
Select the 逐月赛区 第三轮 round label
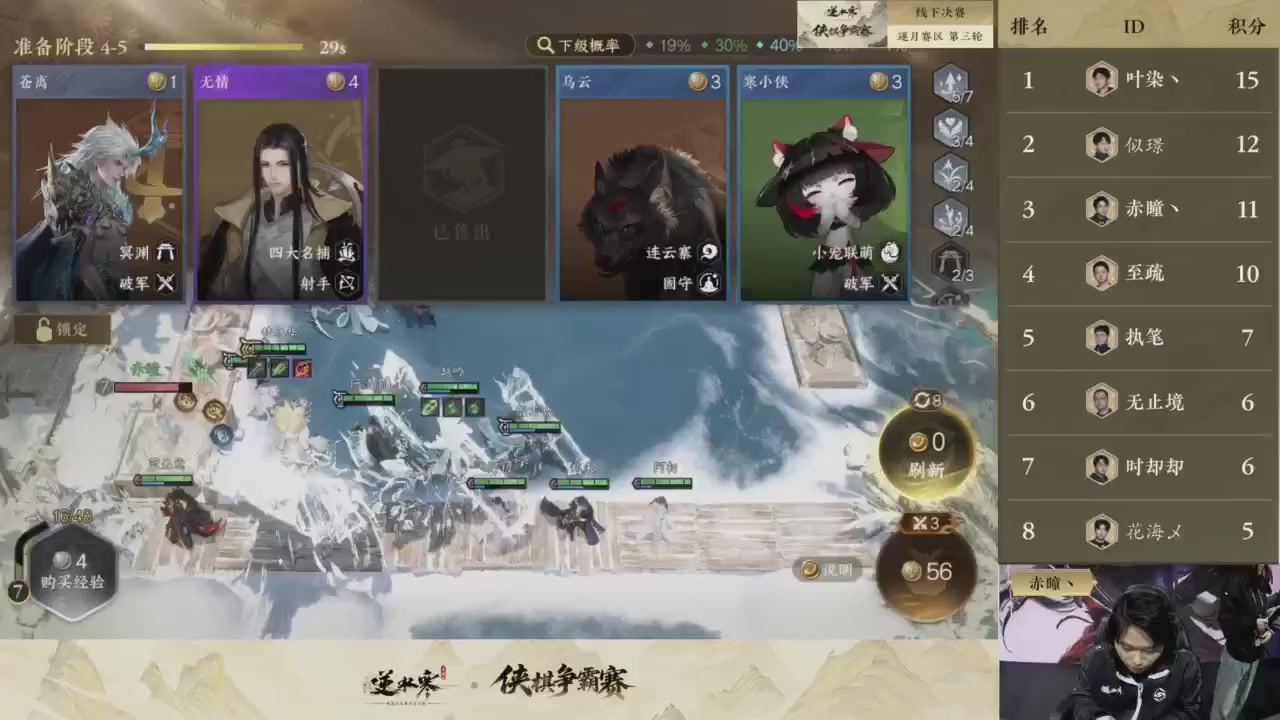(941, 35)
